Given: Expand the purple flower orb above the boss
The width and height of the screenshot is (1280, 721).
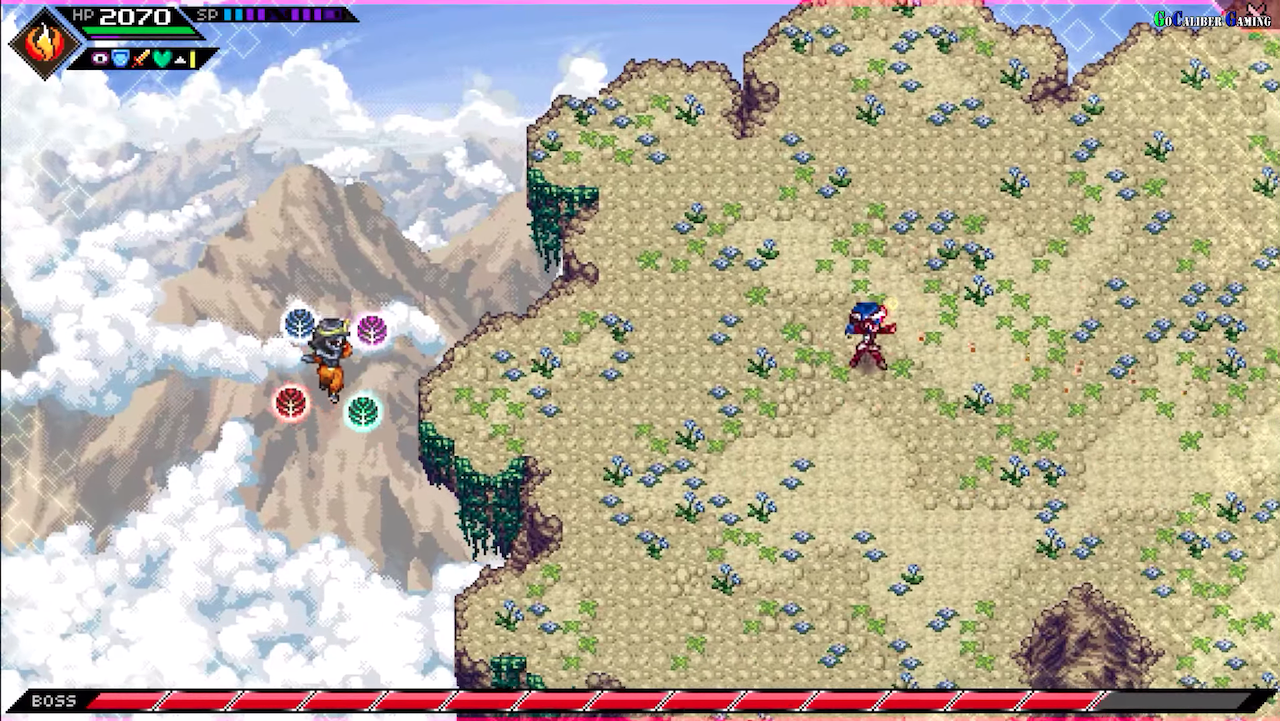Looking at the screenshot, I should pos(372,328).
